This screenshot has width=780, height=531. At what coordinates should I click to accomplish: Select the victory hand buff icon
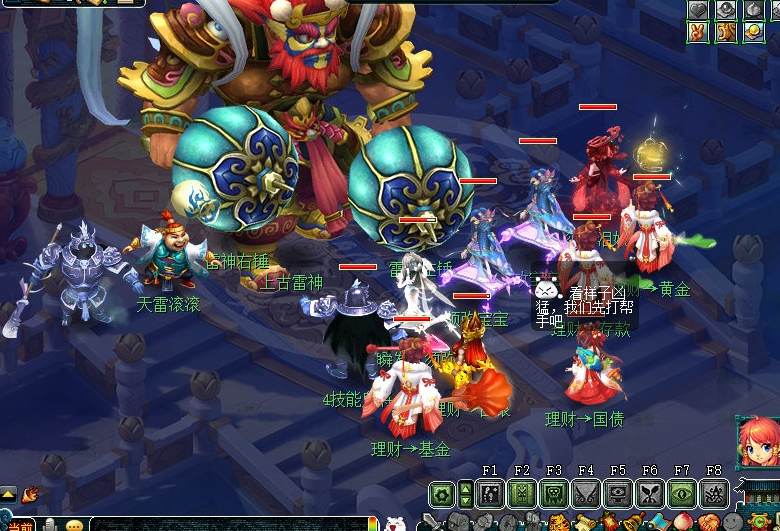point(698,32)
